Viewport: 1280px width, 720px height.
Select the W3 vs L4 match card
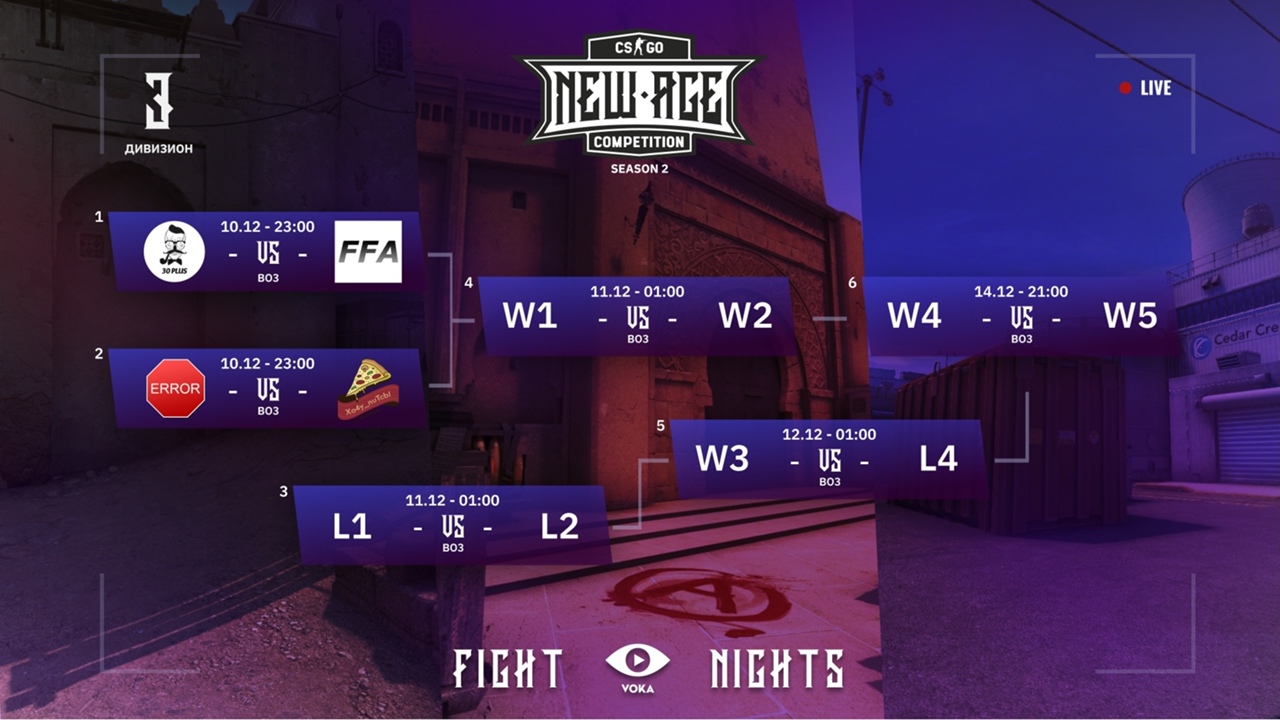(828, 459)
